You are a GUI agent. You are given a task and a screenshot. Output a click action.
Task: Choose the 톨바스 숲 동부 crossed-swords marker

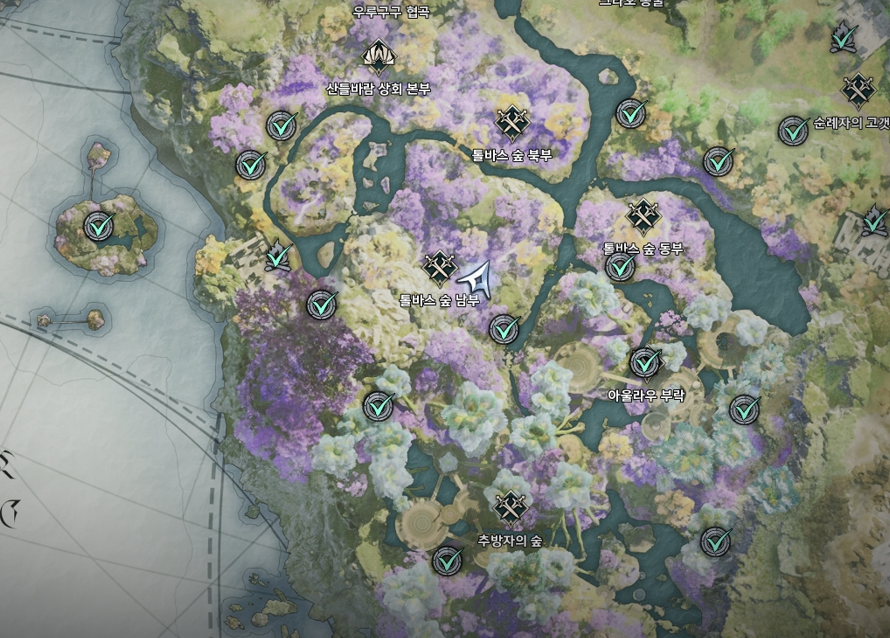(x=642, y=216)
